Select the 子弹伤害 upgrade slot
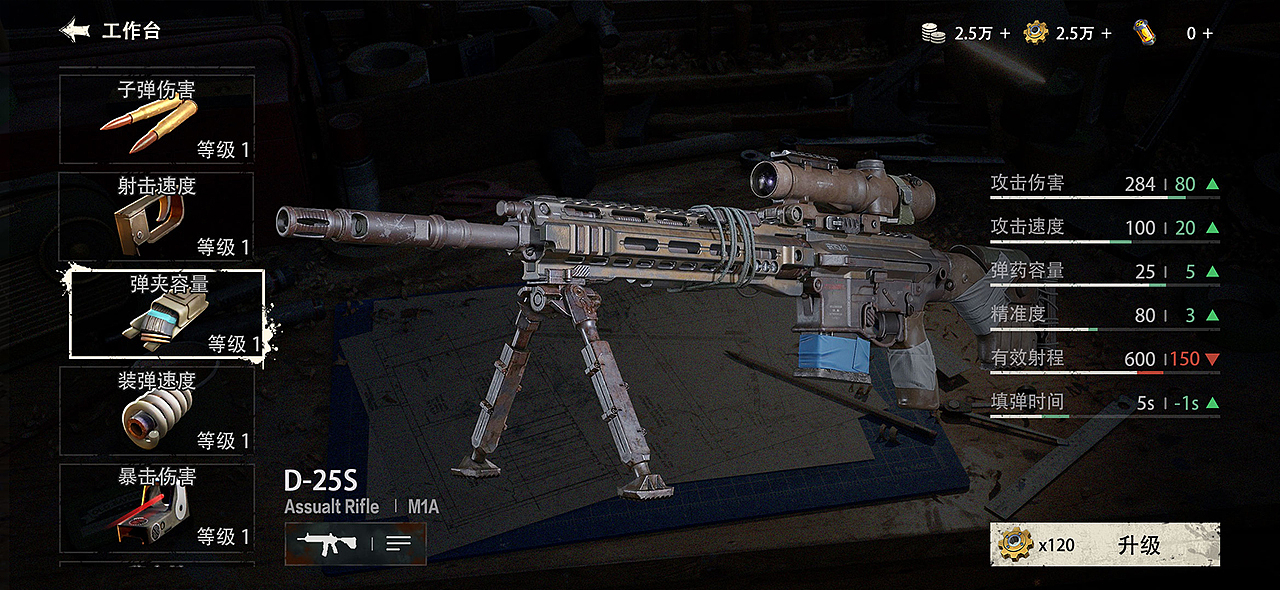The width and height of the screenshot is (1280, 590). (x=157, y=119)
